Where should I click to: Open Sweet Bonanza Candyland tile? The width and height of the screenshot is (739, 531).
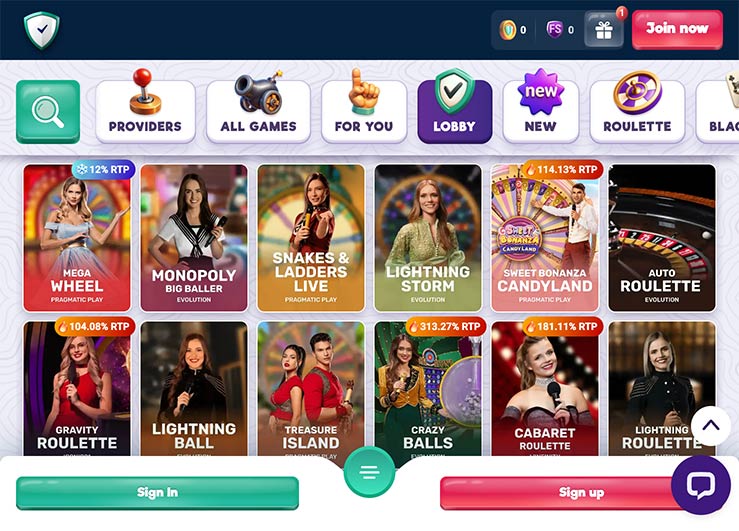pyautogui.click(x=545, y=238)
